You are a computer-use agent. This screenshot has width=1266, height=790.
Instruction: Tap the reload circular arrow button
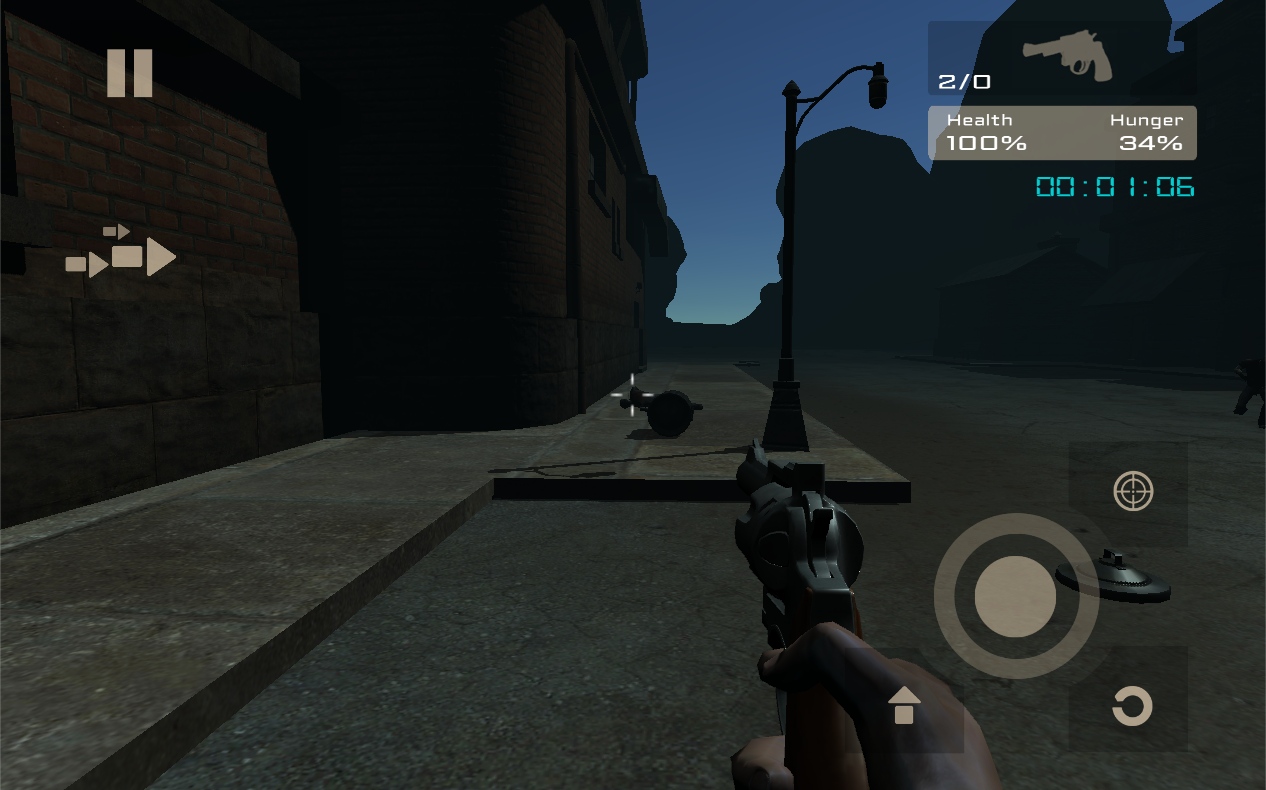tap(1132, 706)
